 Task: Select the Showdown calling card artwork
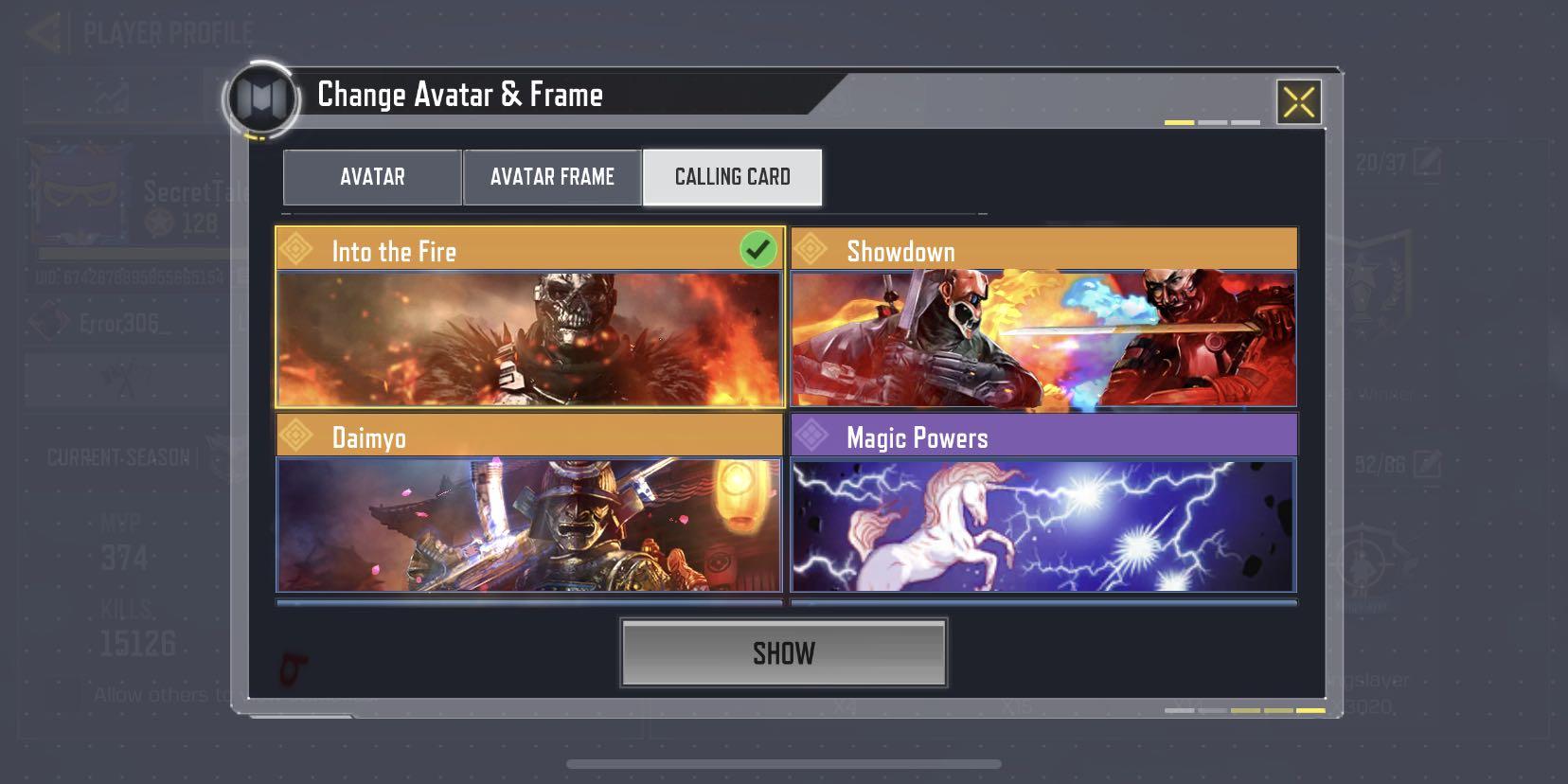tap(1043, 338)
